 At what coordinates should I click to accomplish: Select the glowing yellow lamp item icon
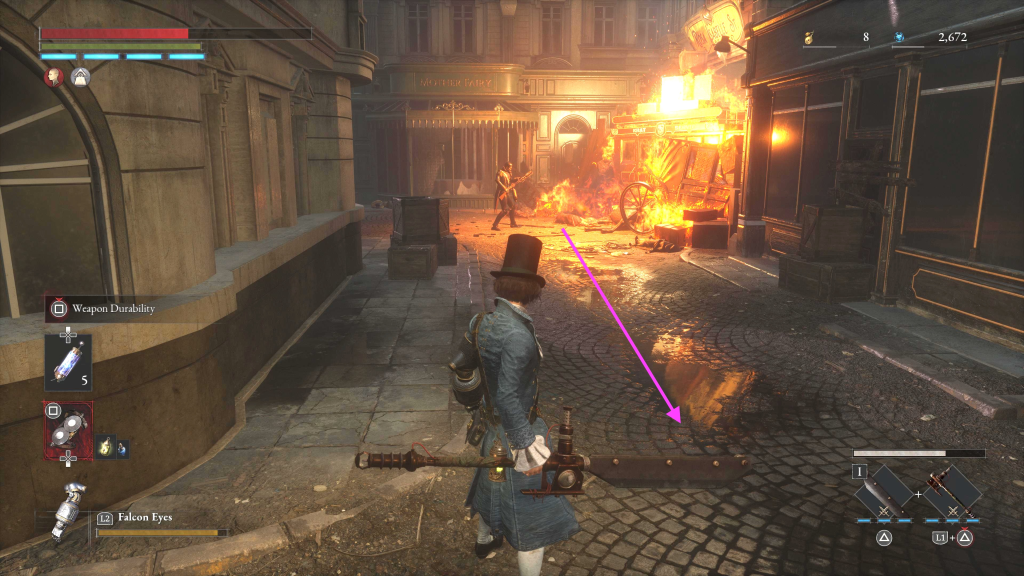(107, 448)
